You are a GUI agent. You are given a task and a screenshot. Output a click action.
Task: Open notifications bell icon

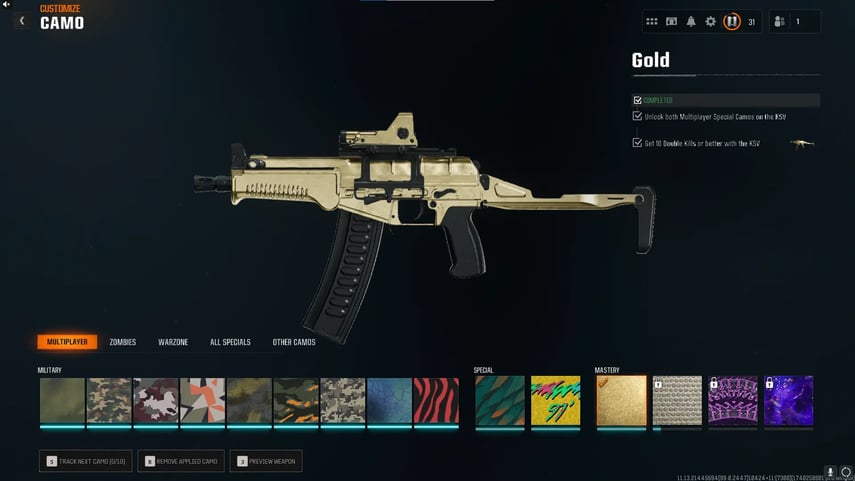[x=691, y=21]
